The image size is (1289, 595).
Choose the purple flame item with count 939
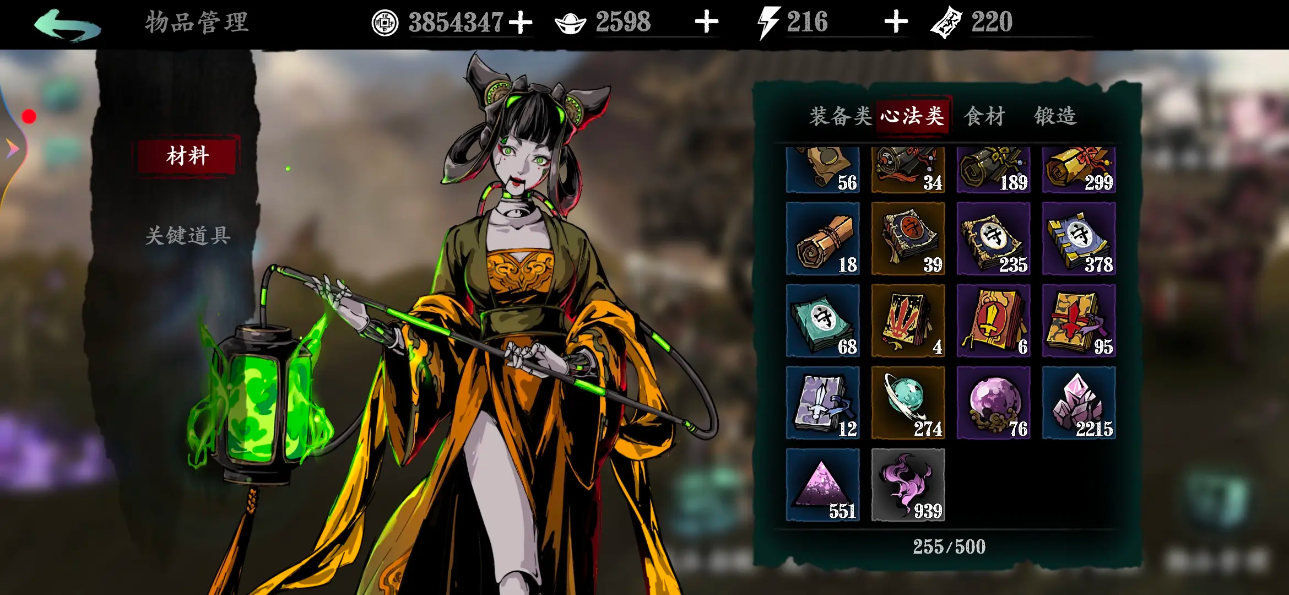point(908,484)
